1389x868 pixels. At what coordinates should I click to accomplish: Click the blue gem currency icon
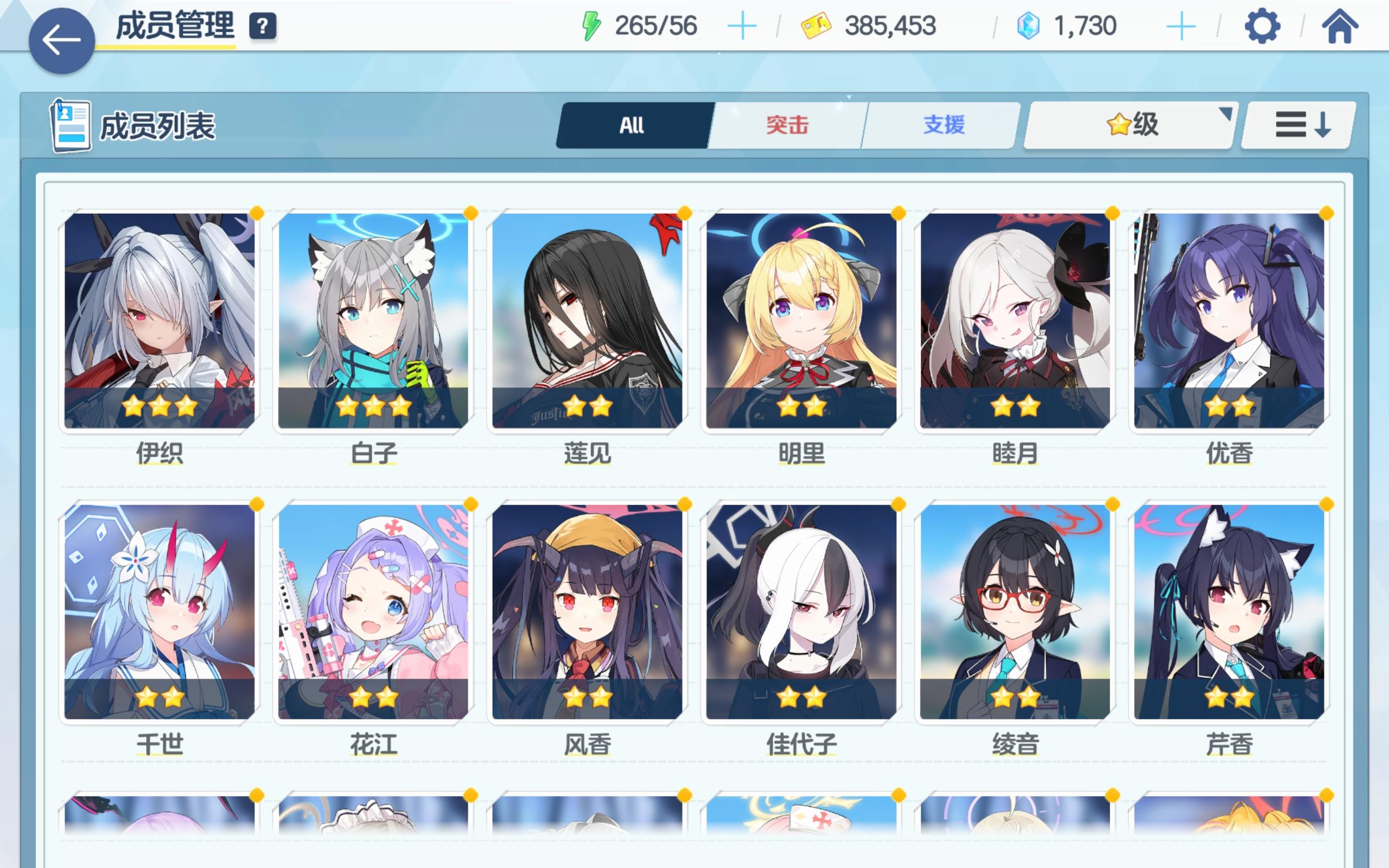click(1028, 25)
